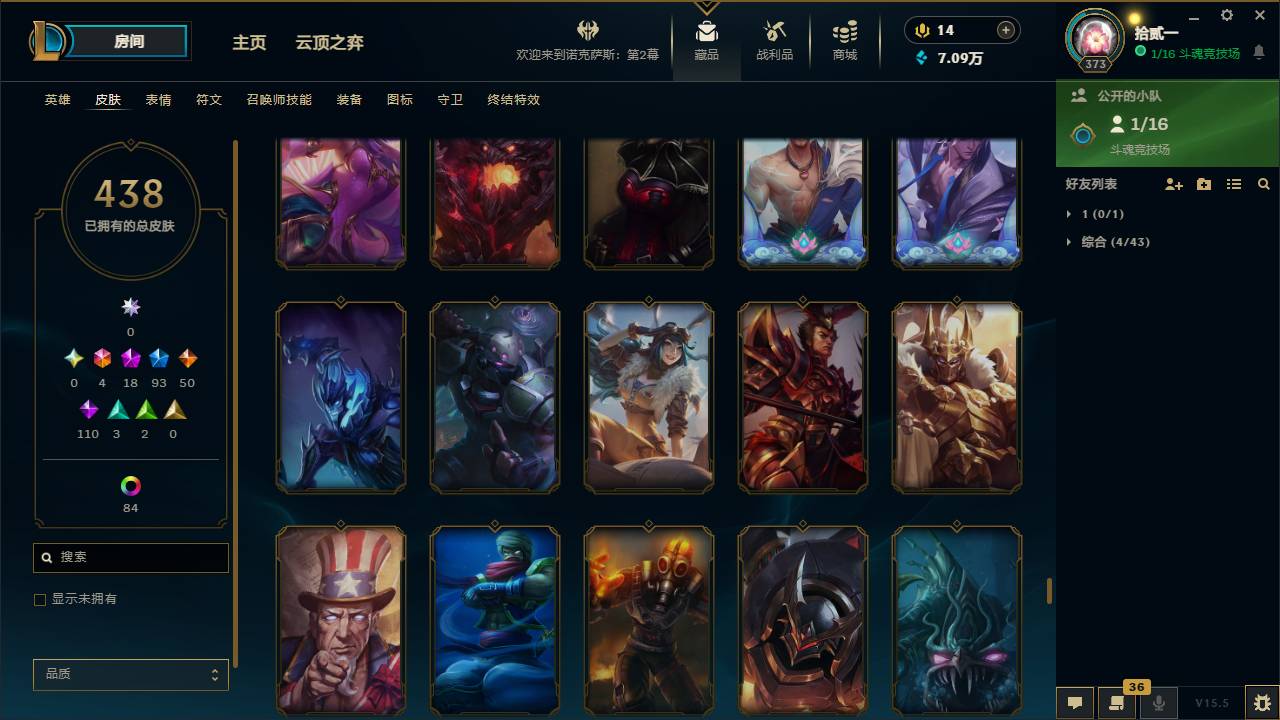Toggle the voice chat mic at the top
Viewport: 1280px width, 720px height.
920,30
